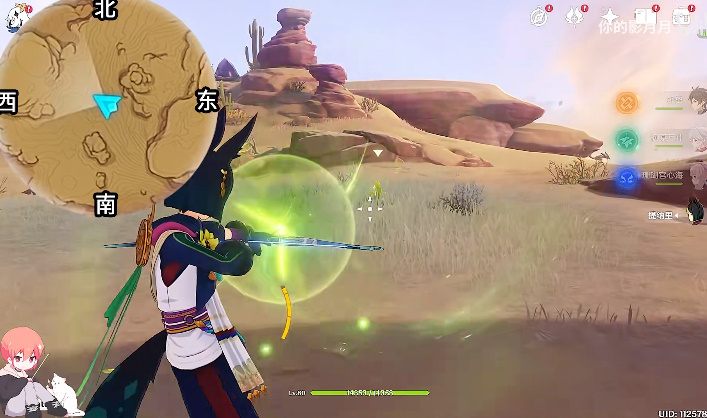Switch to the green Anemo party member
The width and height of the screenshot is (707, 418).
pos(627,139)
